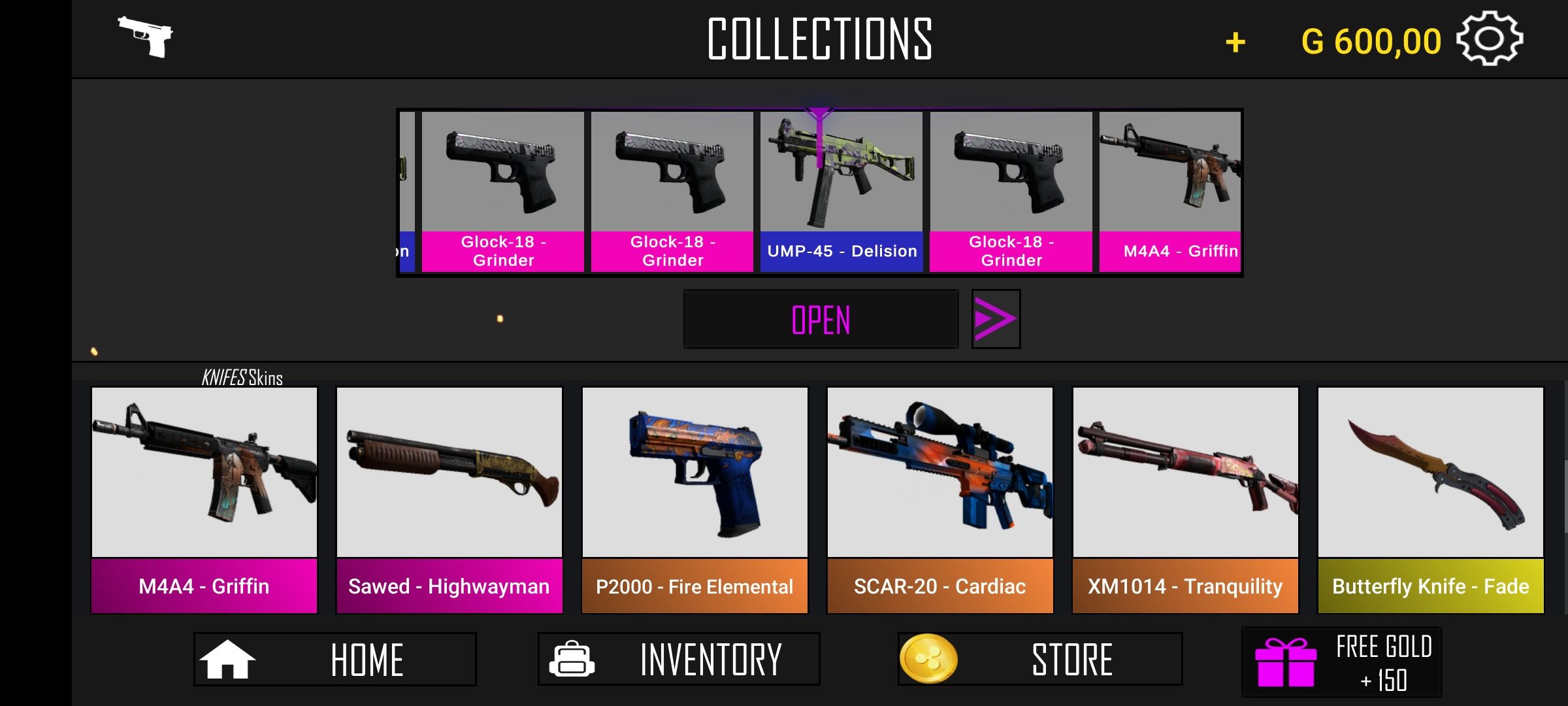Open the case with the OPEN button
This screenshot has height=706, width=1568.
(x=821, y=320)
